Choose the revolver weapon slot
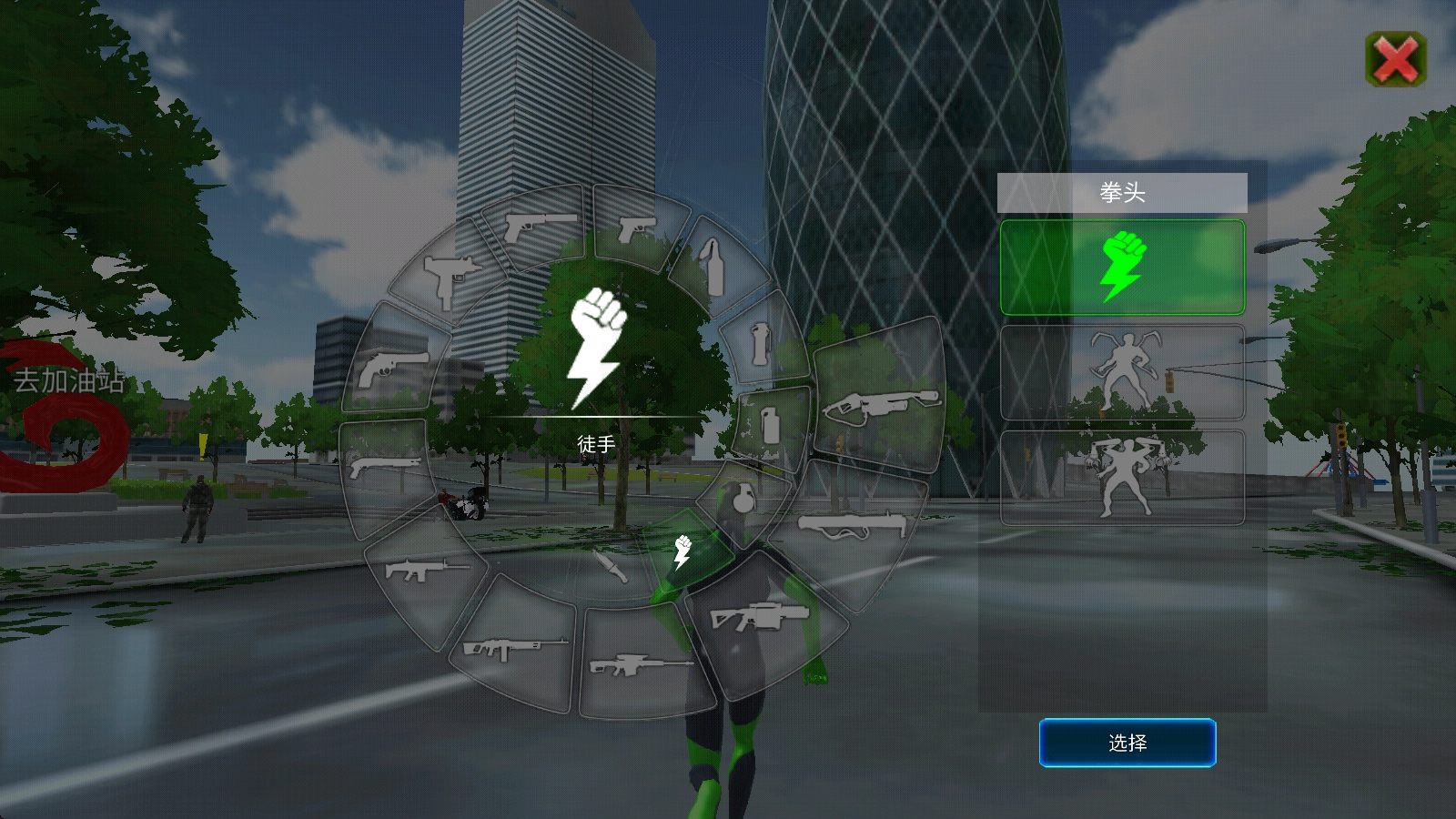Viewport: 1456px width, 819px height. 395,369
